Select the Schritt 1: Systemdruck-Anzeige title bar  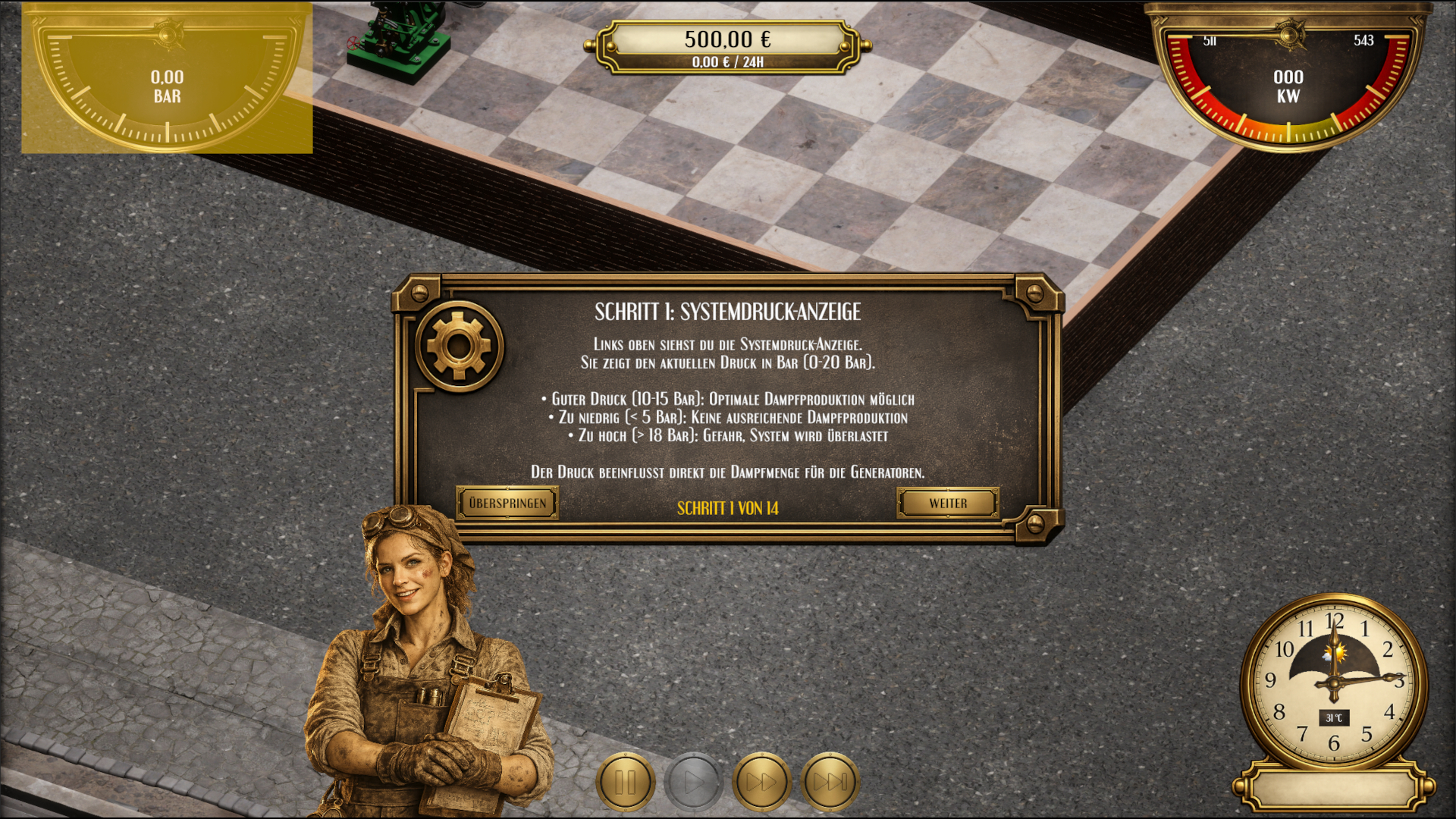click(x=729, y=310)
